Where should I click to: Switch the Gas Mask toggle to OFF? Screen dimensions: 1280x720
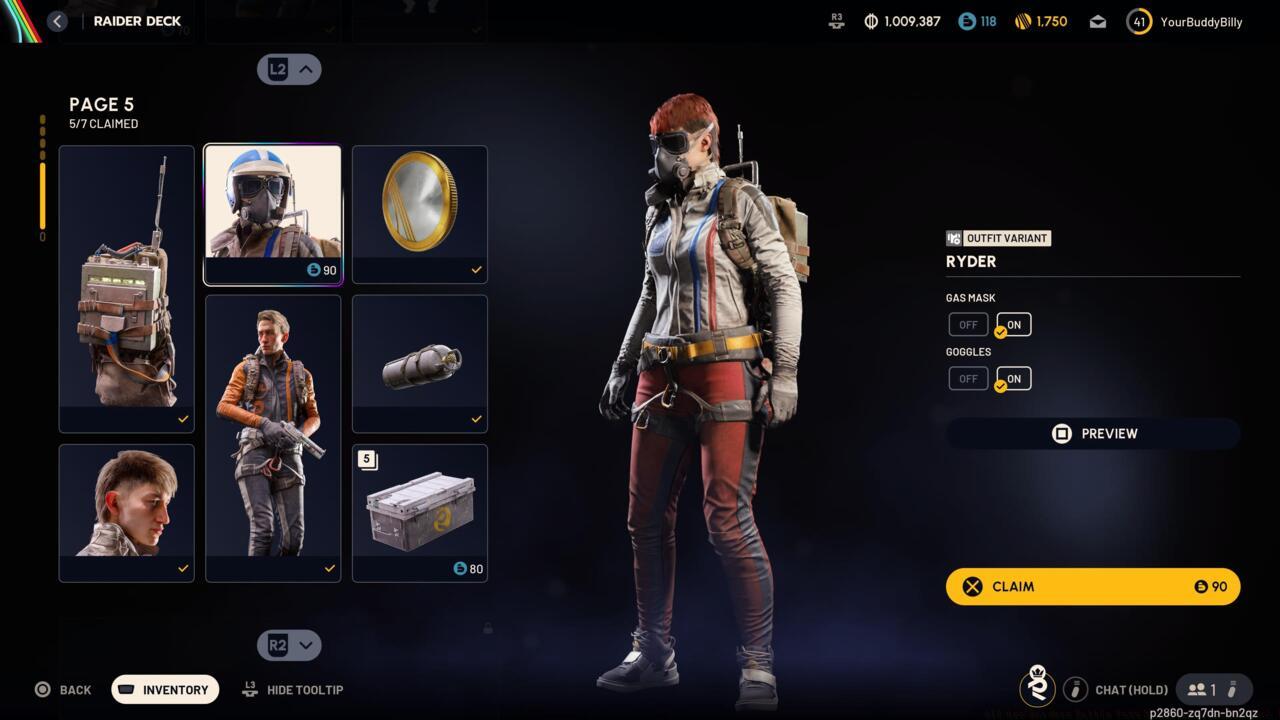967,324
